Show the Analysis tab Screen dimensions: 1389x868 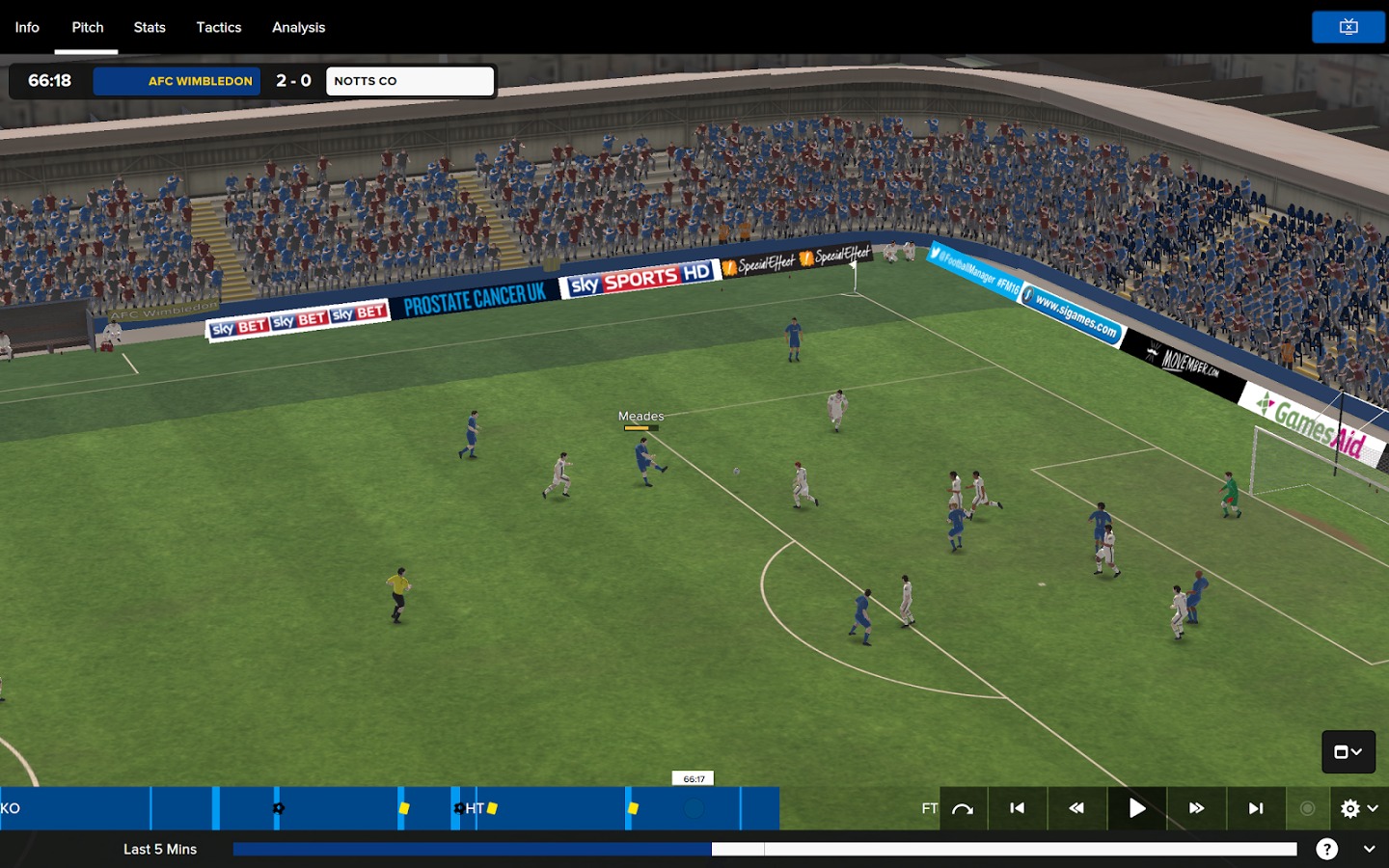tap(298, 27)
